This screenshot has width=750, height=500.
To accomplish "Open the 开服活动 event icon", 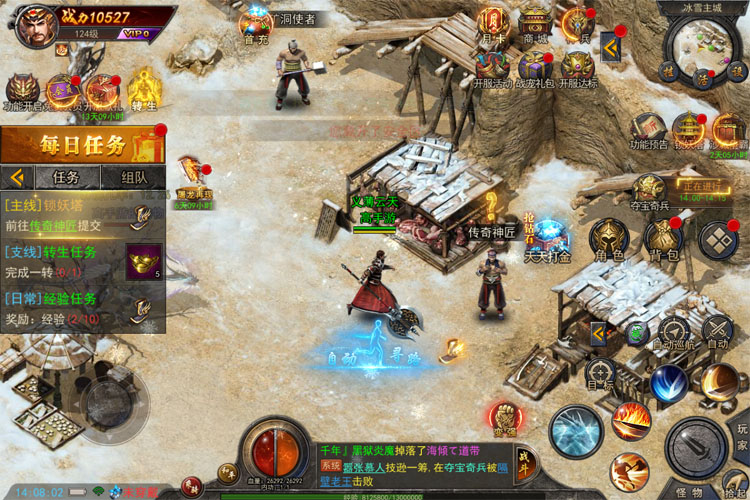I will click(491, 67).
